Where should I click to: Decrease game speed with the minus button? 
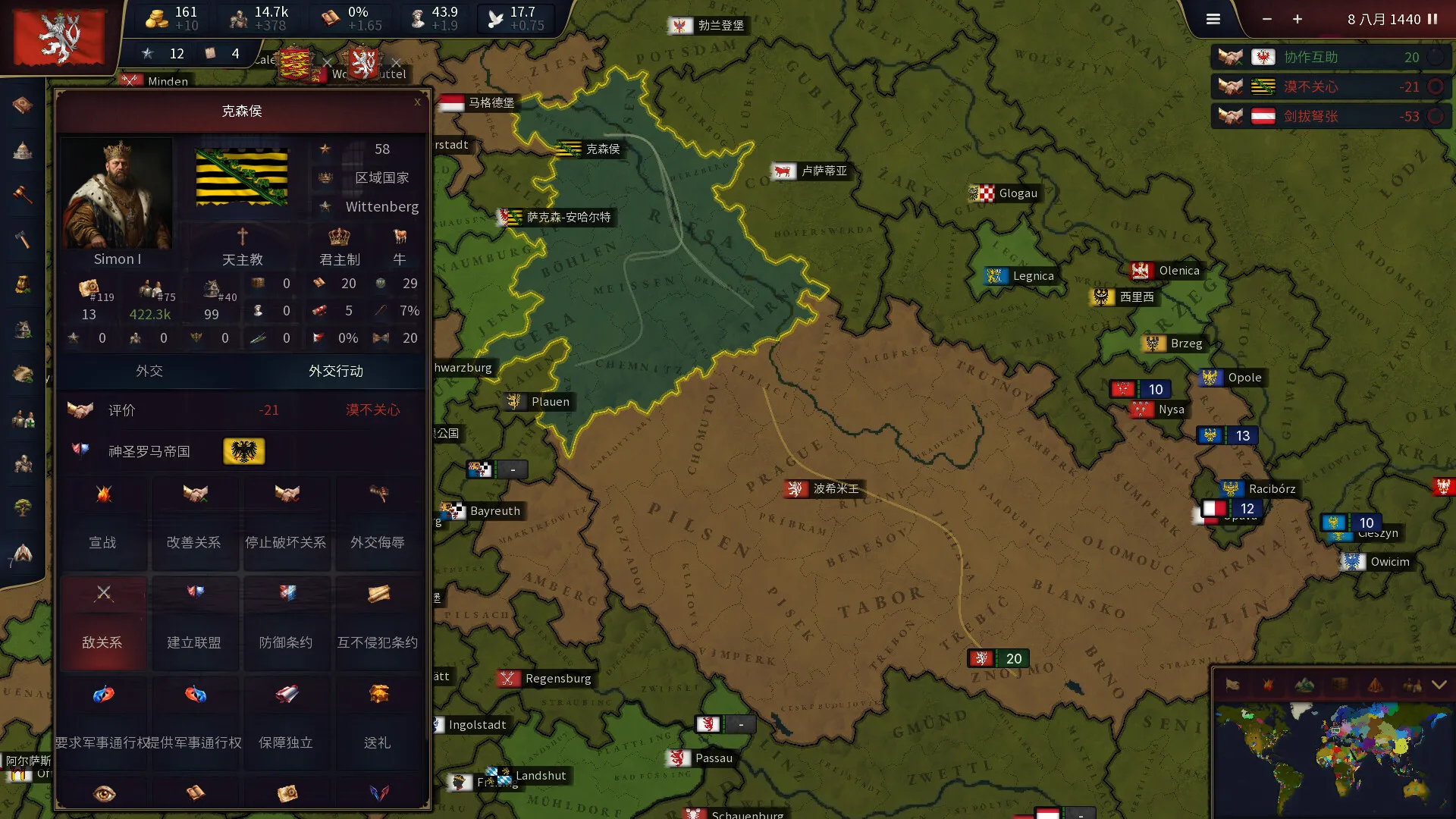(x=1267, y=19)
